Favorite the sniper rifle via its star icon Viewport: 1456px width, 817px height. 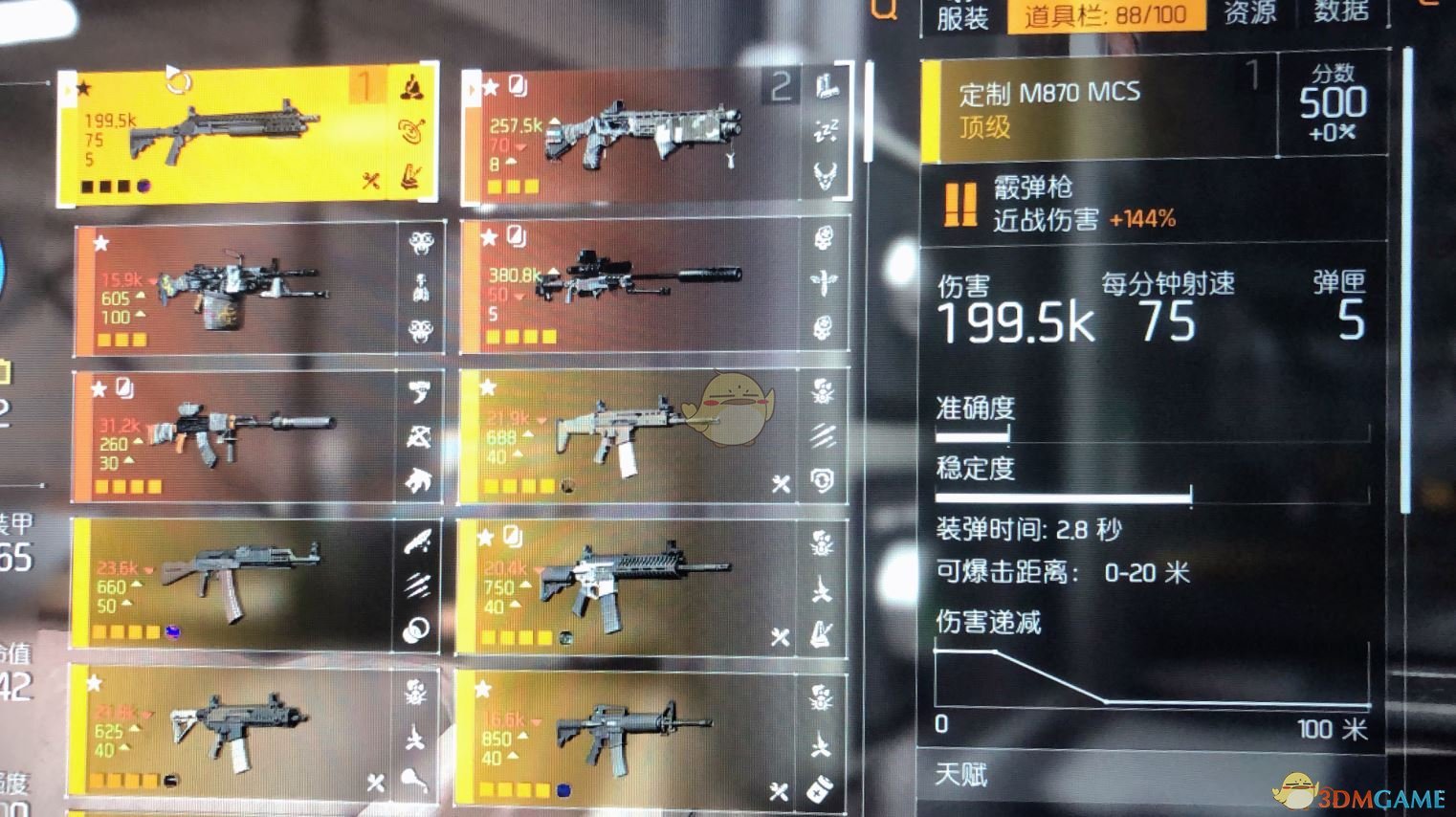click(490, 237)
